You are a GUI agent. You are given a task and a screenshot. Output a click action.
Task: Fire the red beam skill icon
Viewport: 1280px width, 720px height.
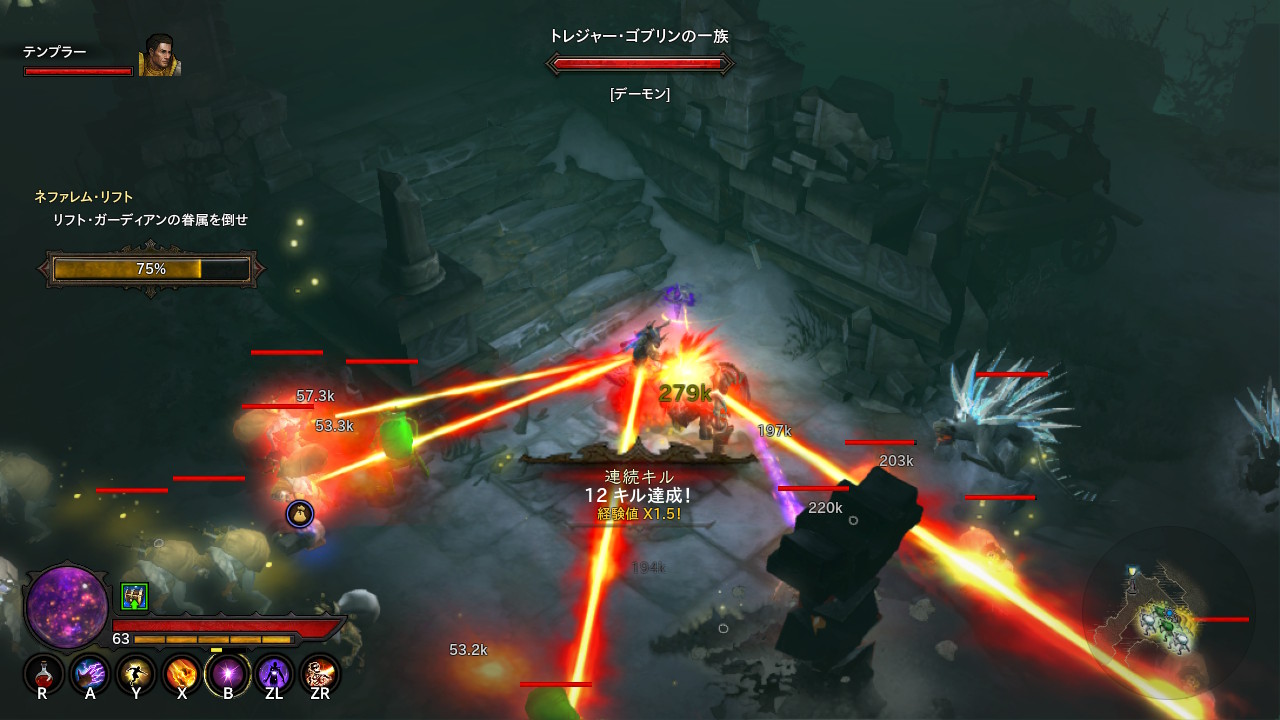tap(319, 673)
